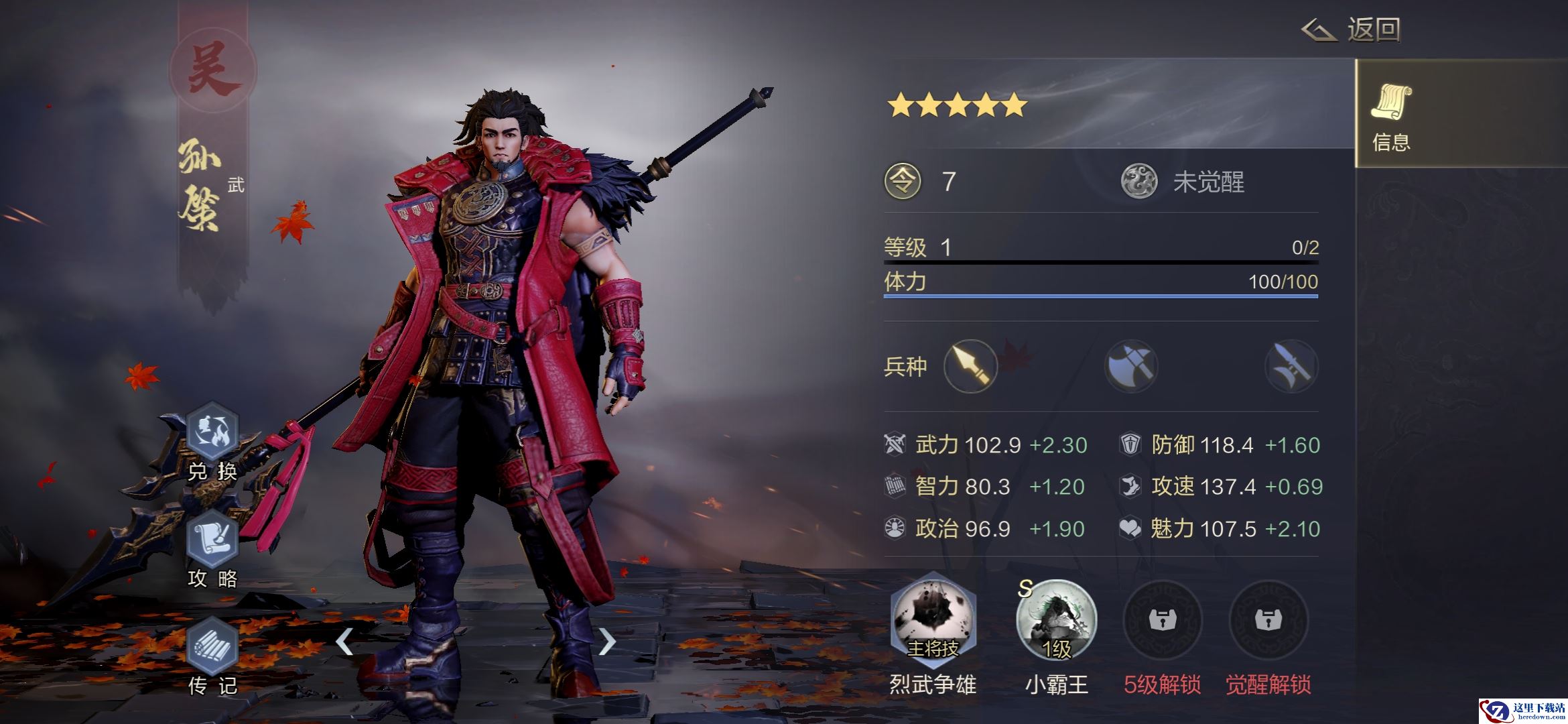The height and width of the screenshot is (724, 1568).
Task: Open the 这里下载站 watermark link
Action: 1521,711
